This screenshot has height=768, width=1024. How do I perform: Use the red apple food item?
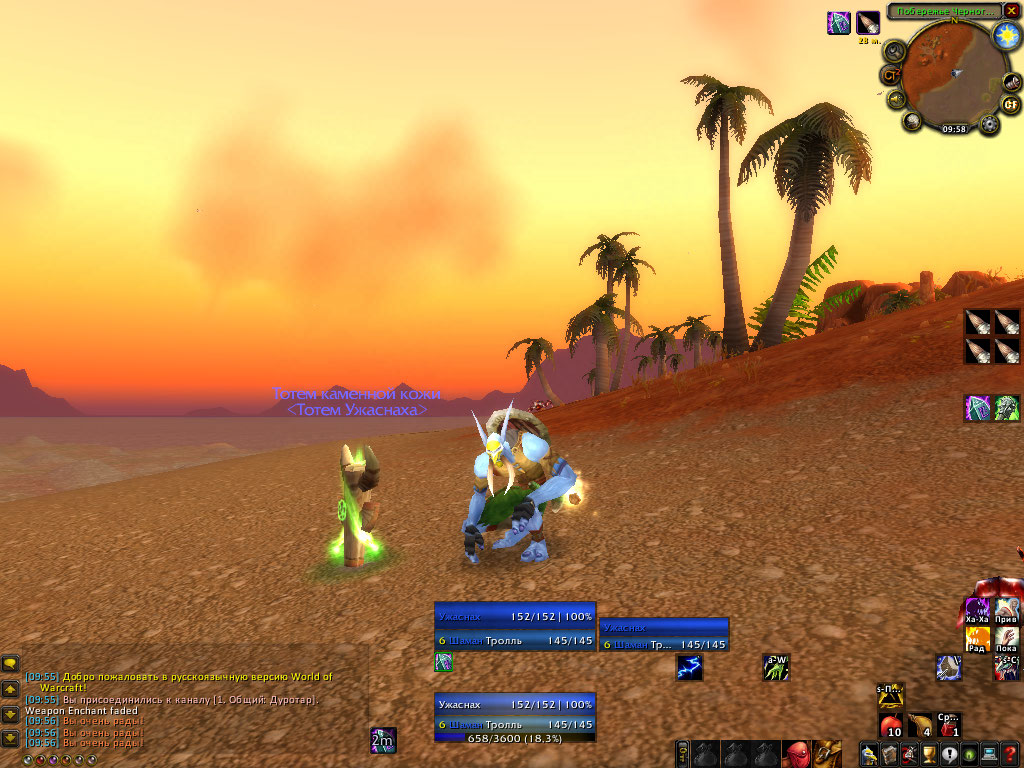pos(891,724)
